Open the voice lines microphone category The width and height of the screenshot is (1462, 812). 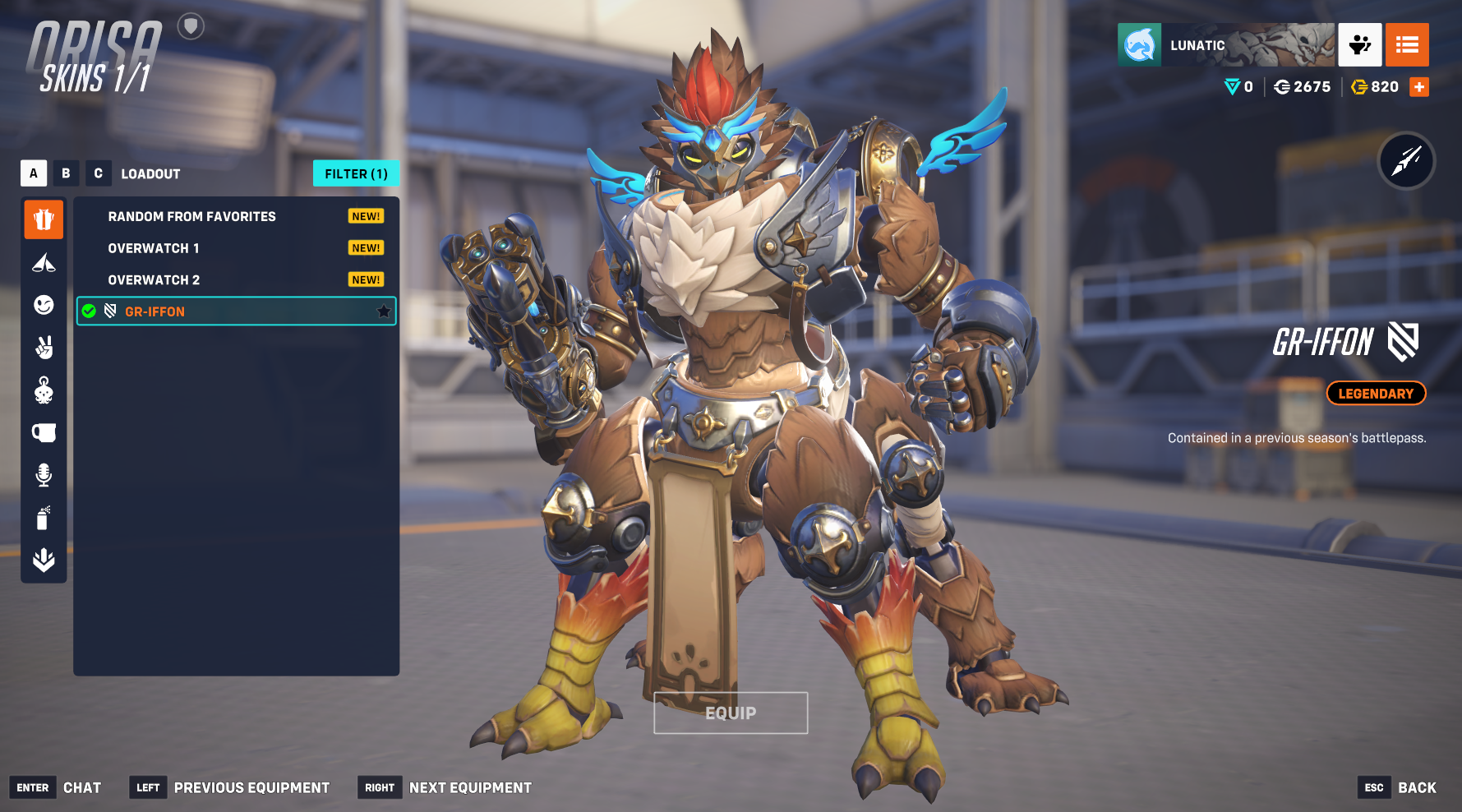coord(44,475)
